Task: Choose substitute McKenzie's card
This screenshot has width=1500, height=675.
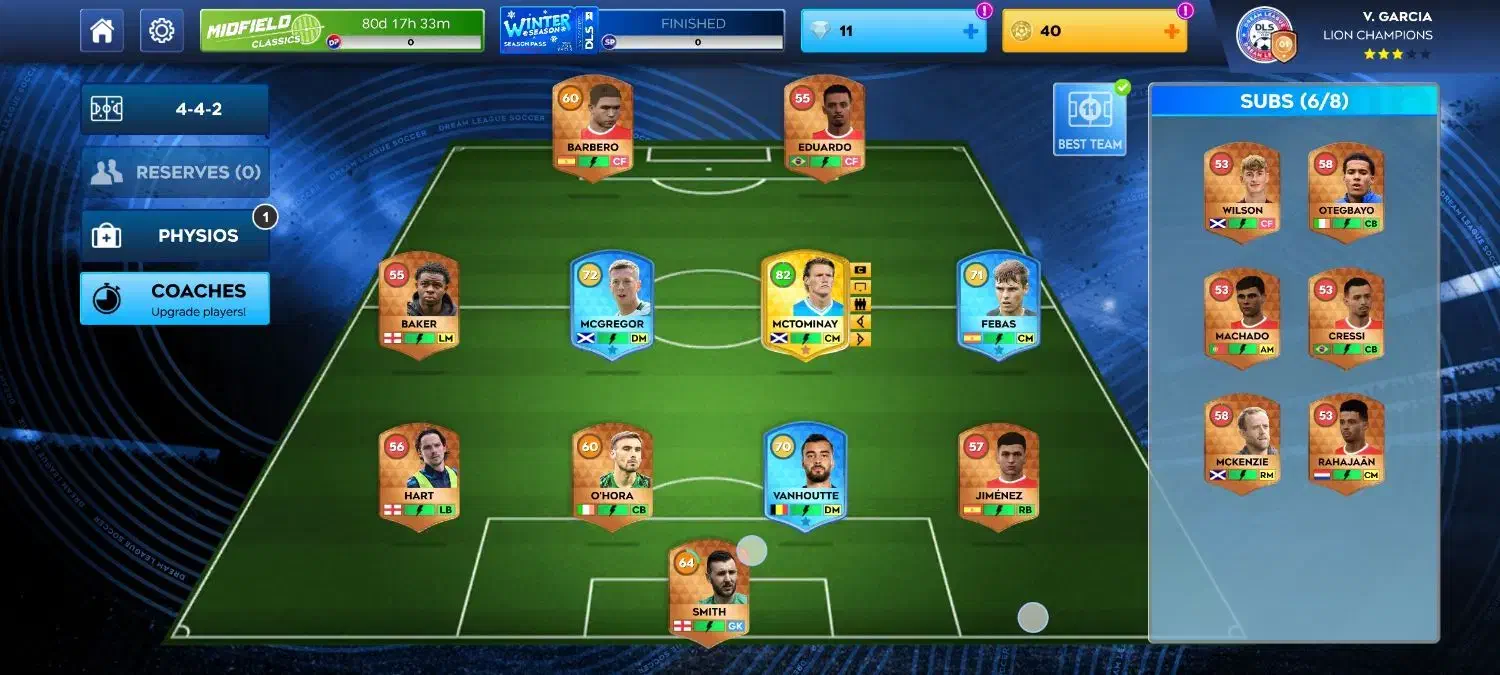Action: (1242, 442)
